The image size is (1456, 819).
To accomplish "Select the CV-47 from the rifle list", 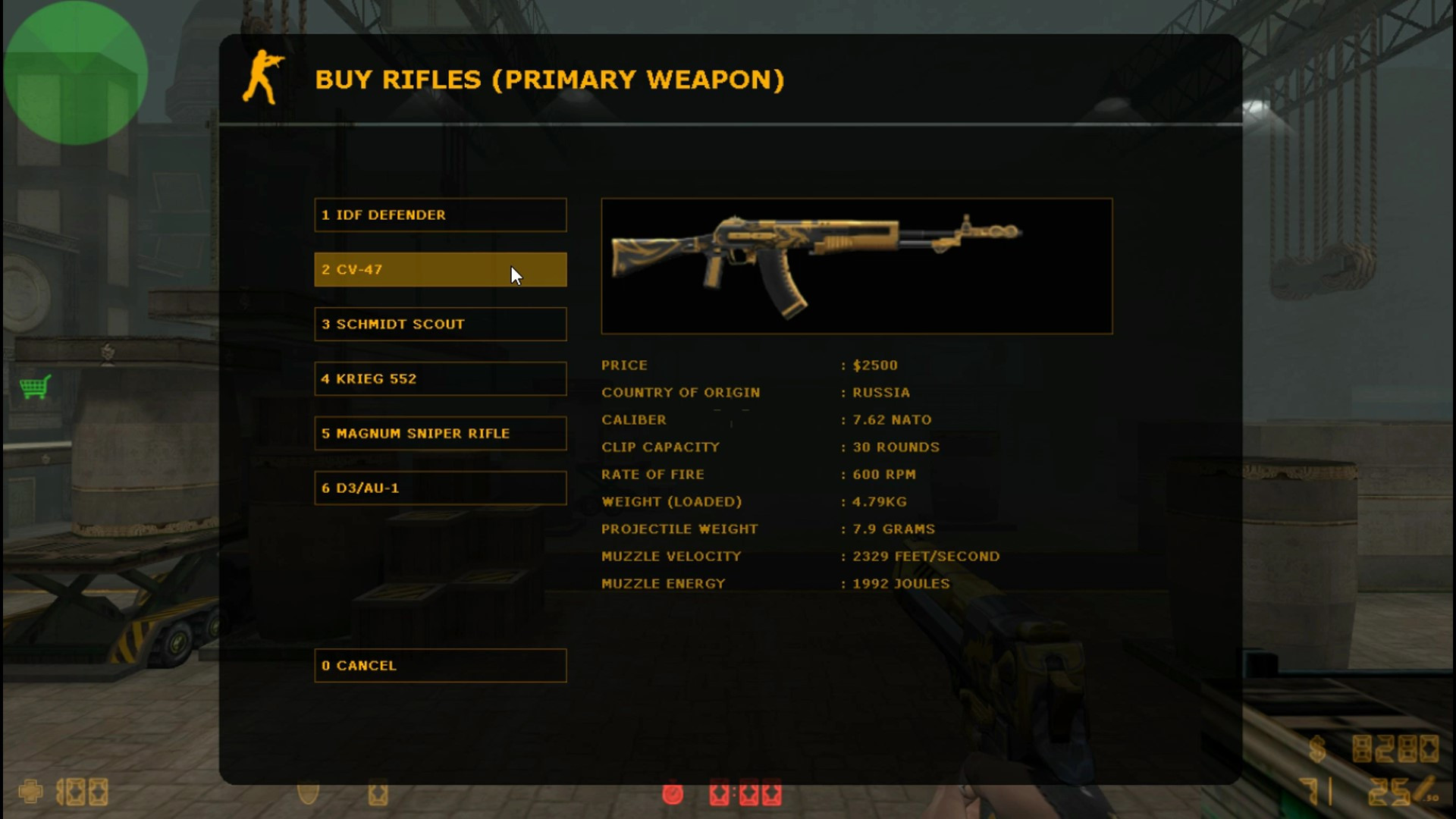I will 441,269.
